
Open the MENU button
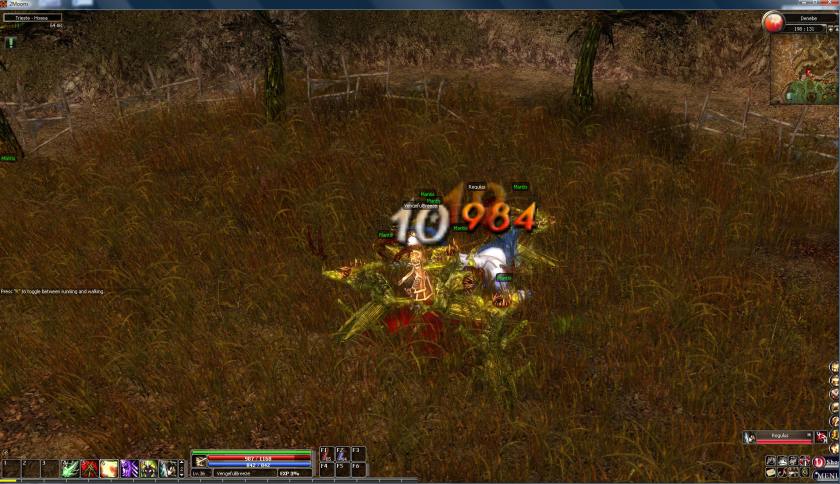click(828, 476)
